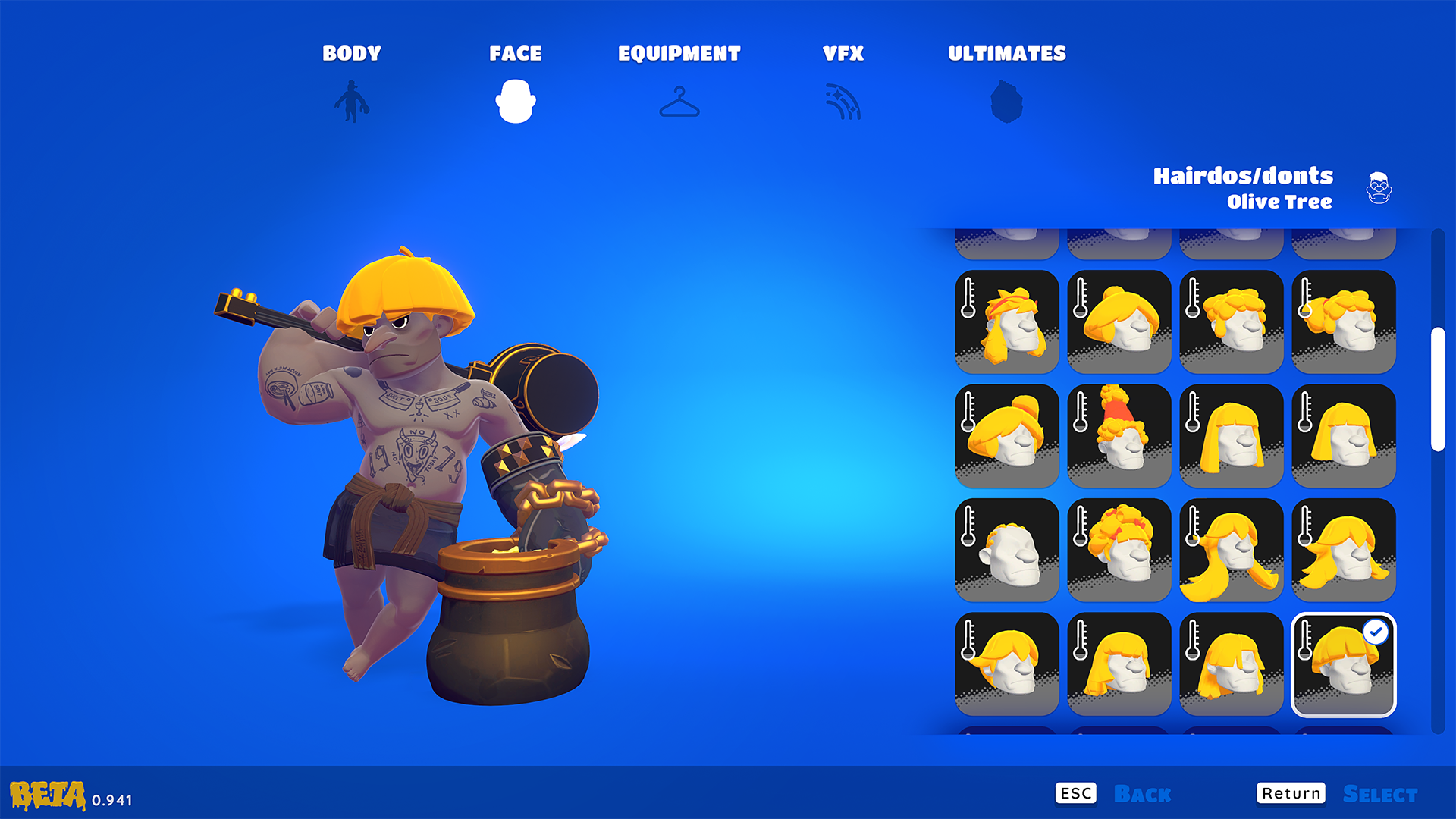Screen dimensions: 1456x819
Task: Click the ESC key hint label
Action: point(1076,792)
